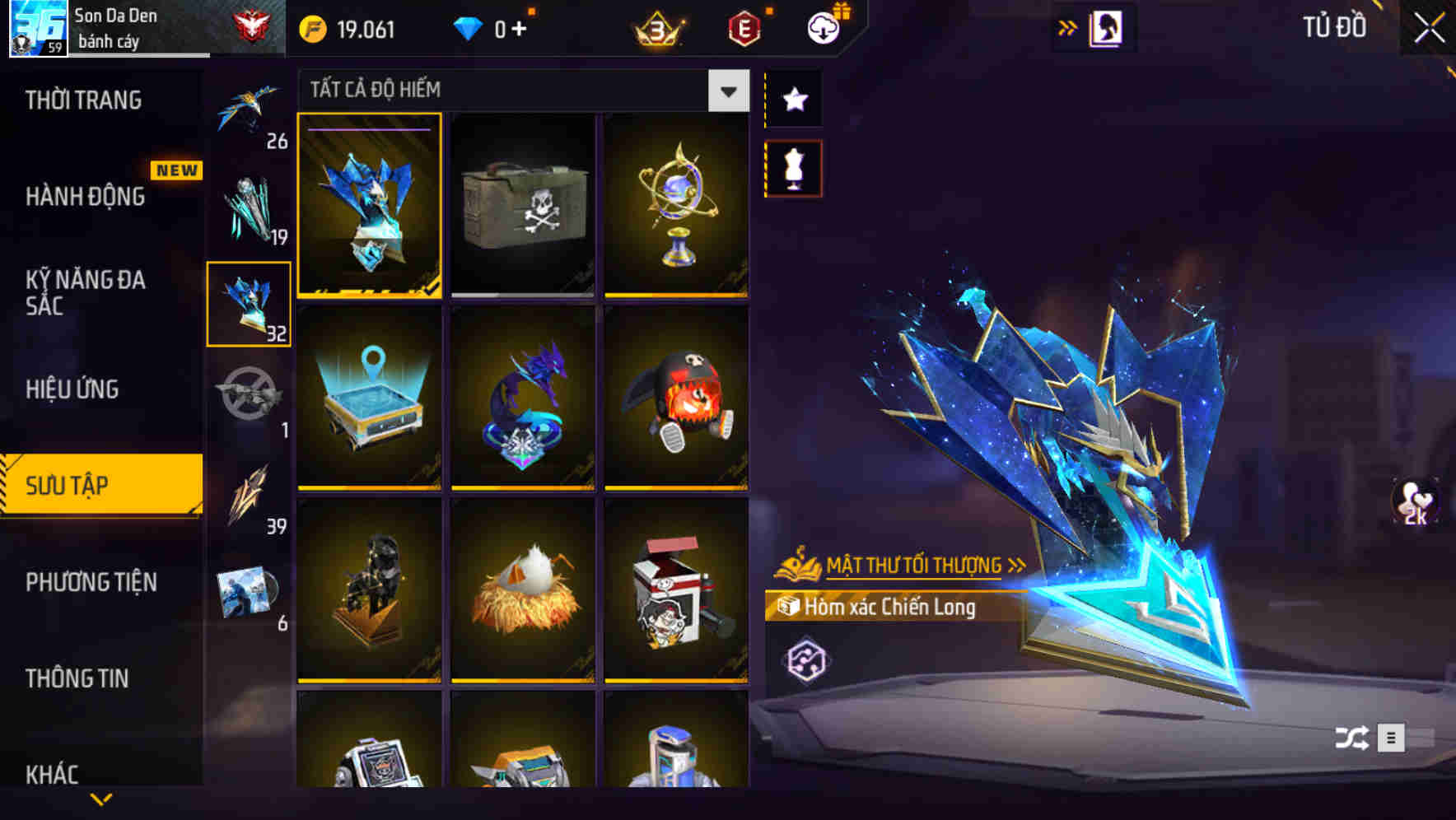This screenshot has height=820, width=1456.
Task: Open the MẬT THƯ TỐI THƯỢNG link
Action: (914, 565)
